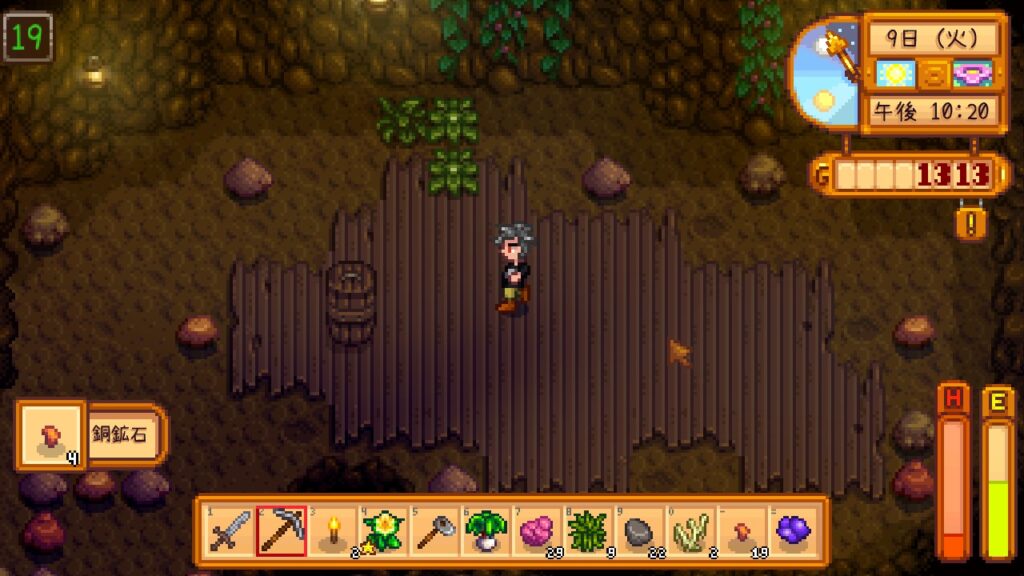Select the copper ore stack of 19
Image resolution: width=1024 pixels, height=576 pixels.
tap(743, 530)
